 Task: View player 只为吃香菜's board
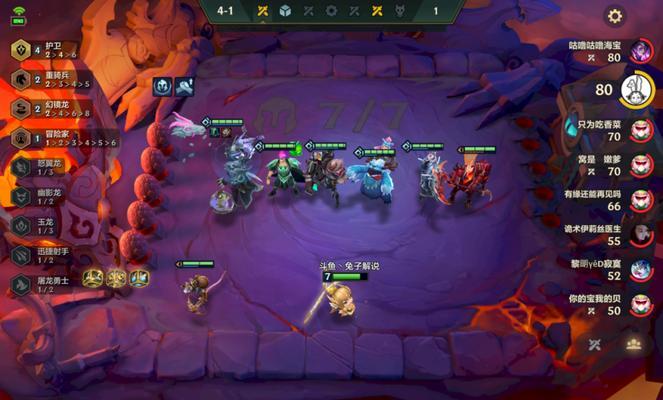[641, 131]
